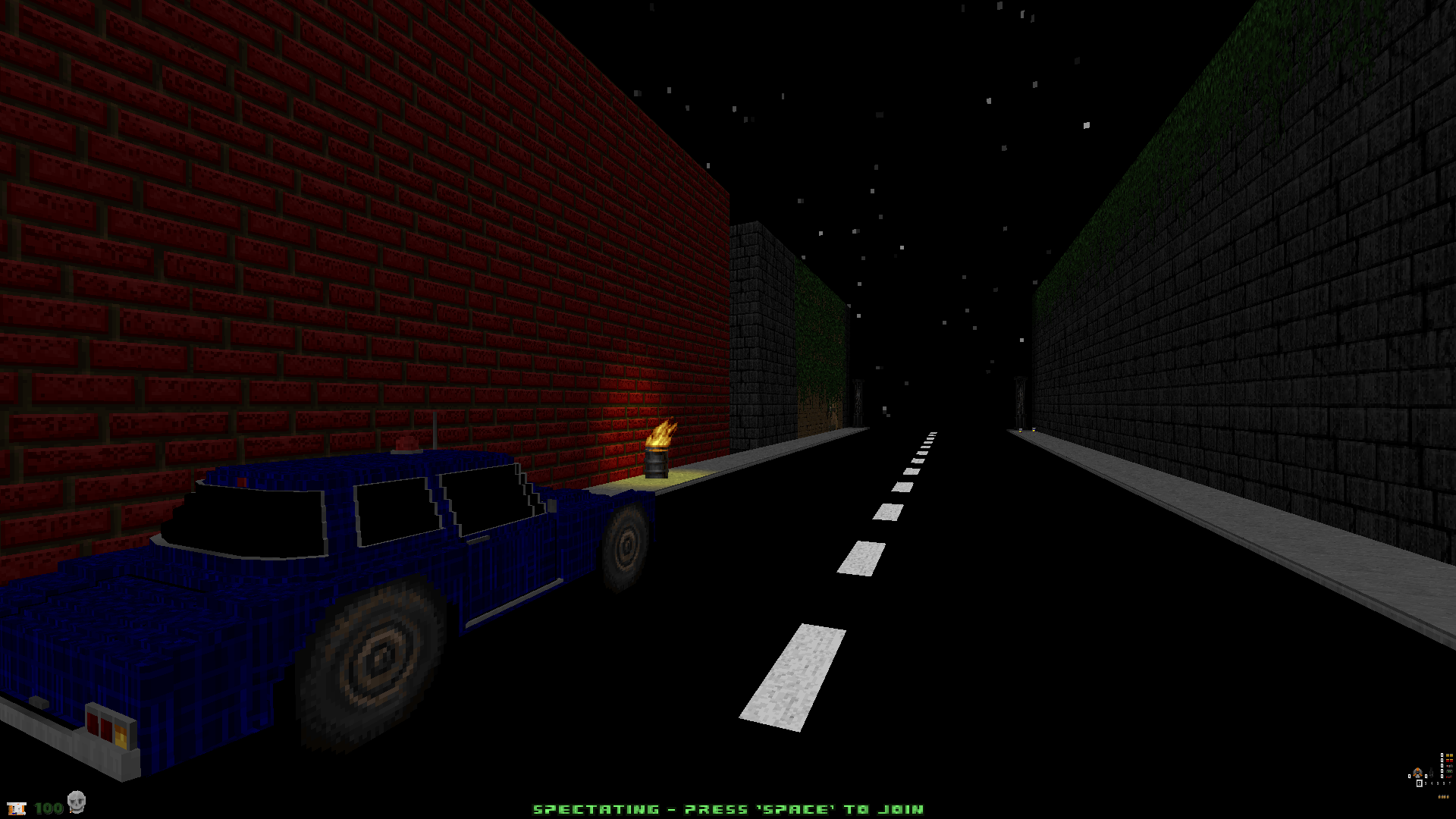Click the orange and grey armor icon
The width and height of the screenshot is (1456, 819).
1417,773
